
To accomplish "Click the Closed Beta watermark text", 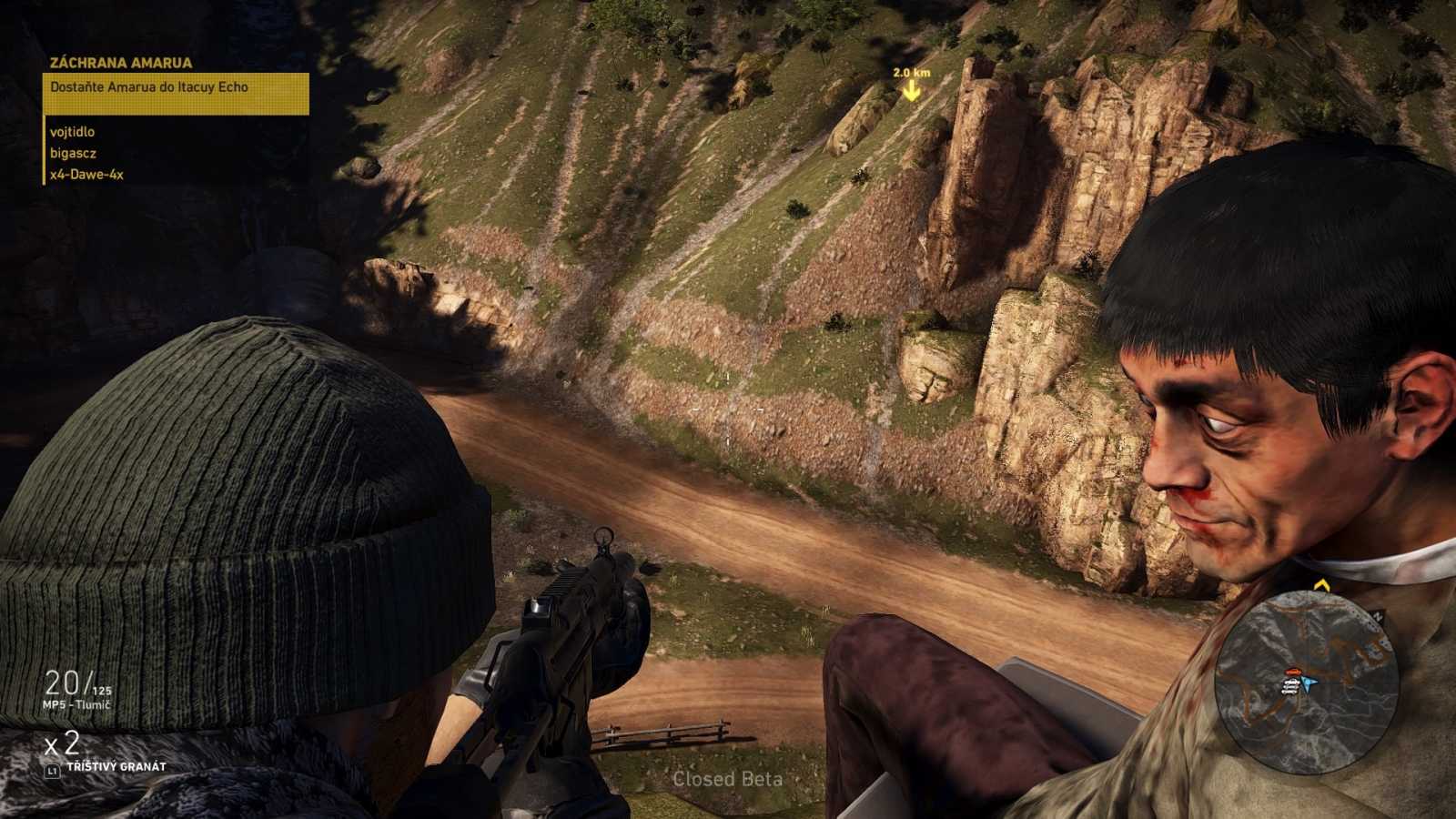I will tap(729, 780).
